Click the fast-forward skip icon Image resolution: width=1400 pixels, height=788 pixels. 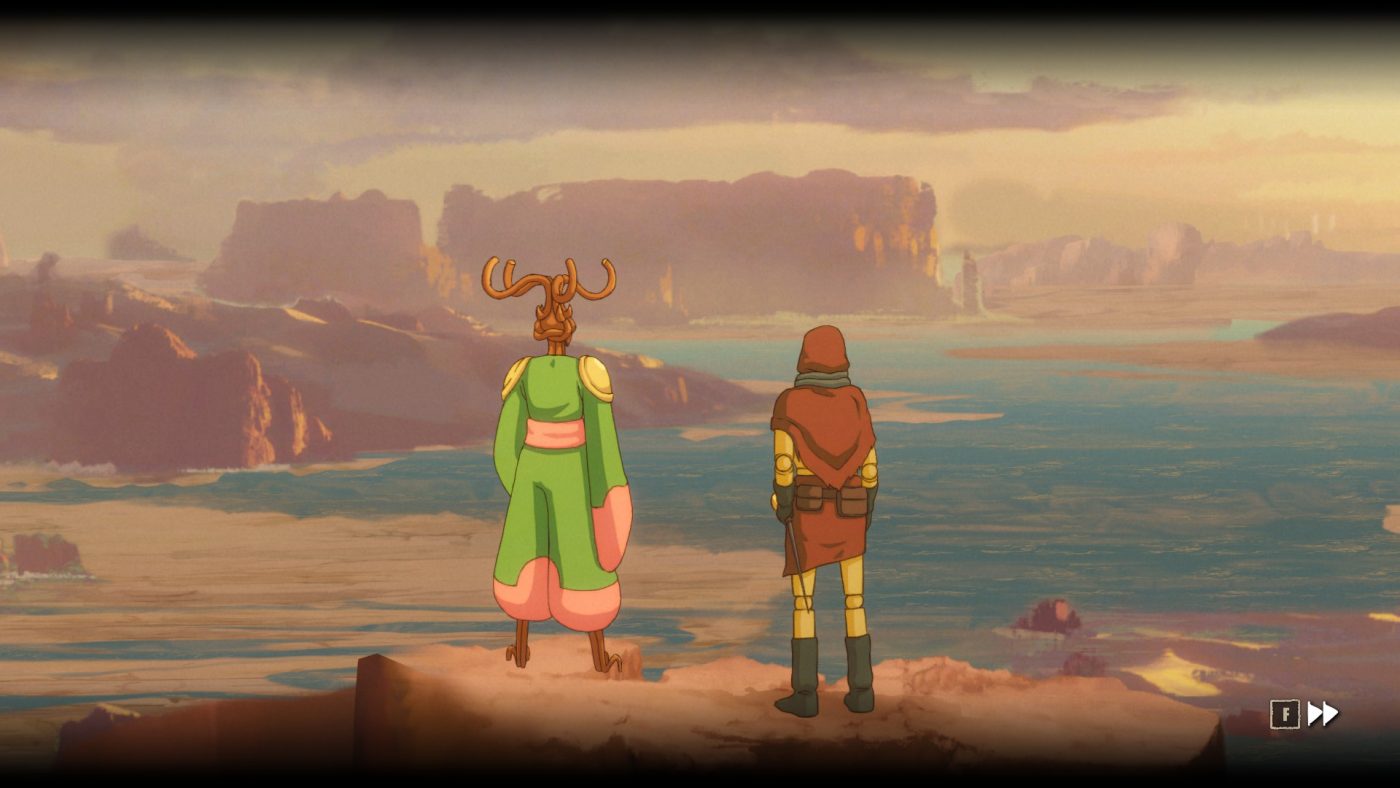pos(1323,714)
